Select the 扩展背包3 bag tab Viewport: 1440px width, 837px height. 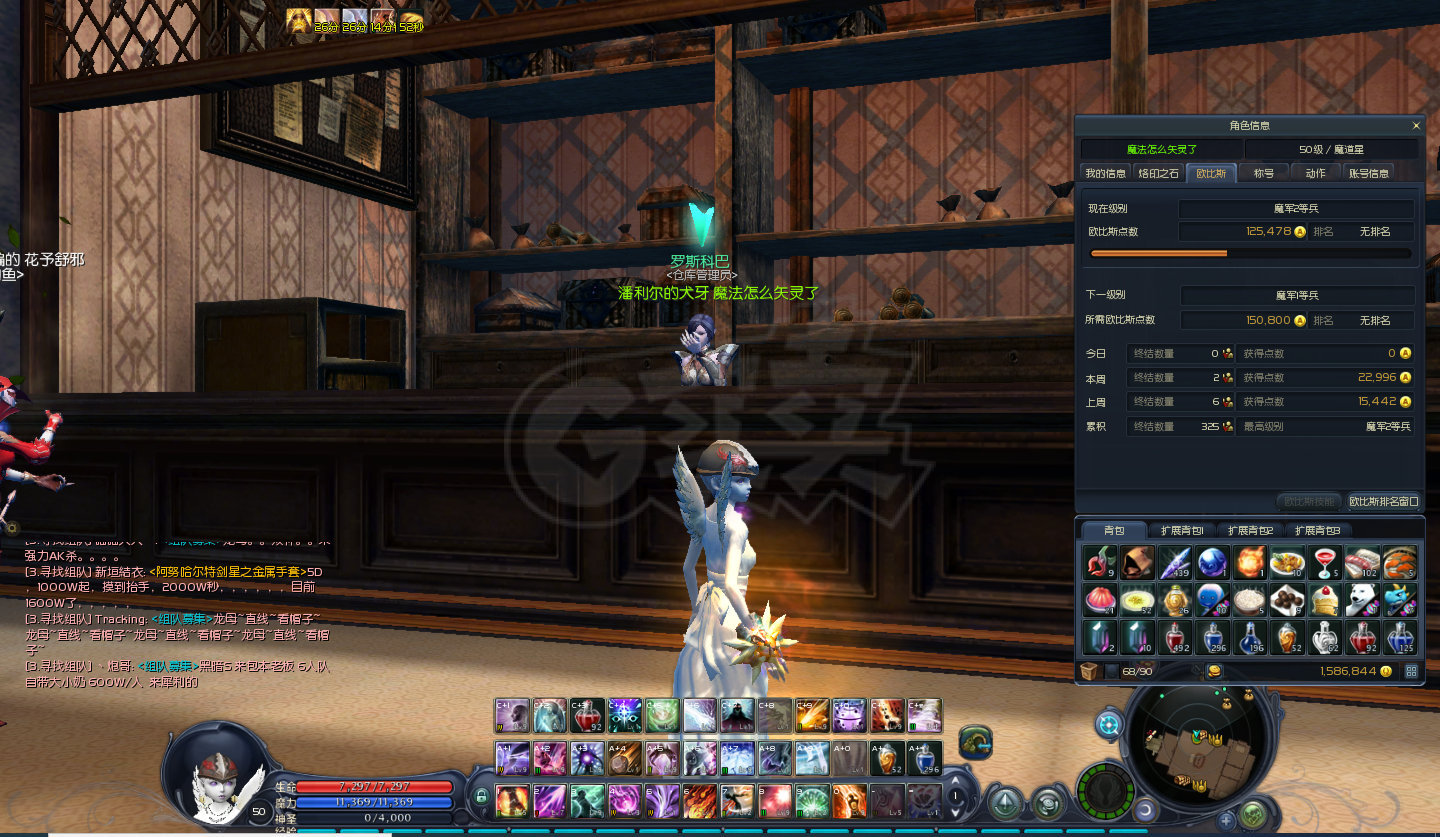tap(1317, 530)
